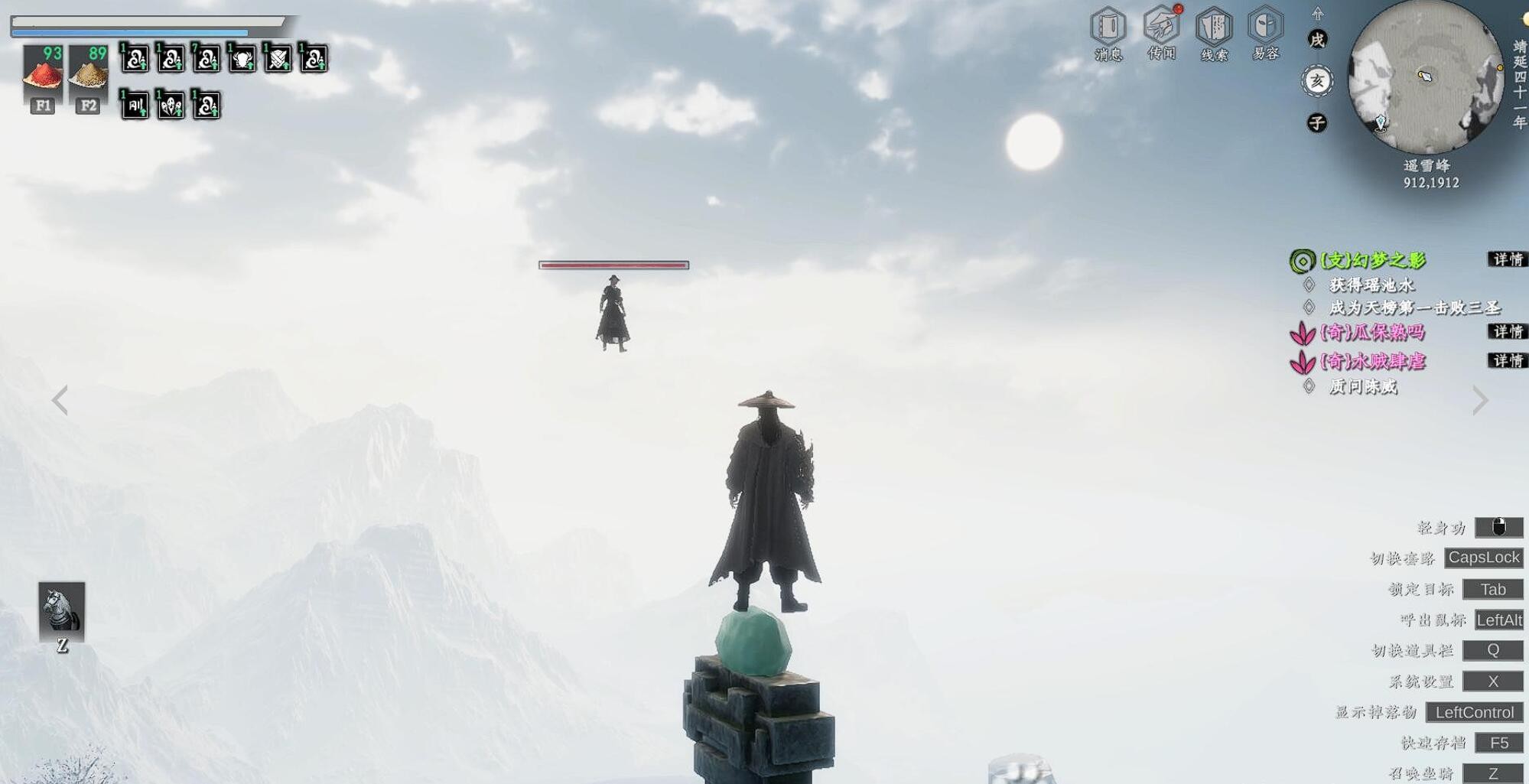Select the 幻梦之影 side quest title

(1373, 260)
